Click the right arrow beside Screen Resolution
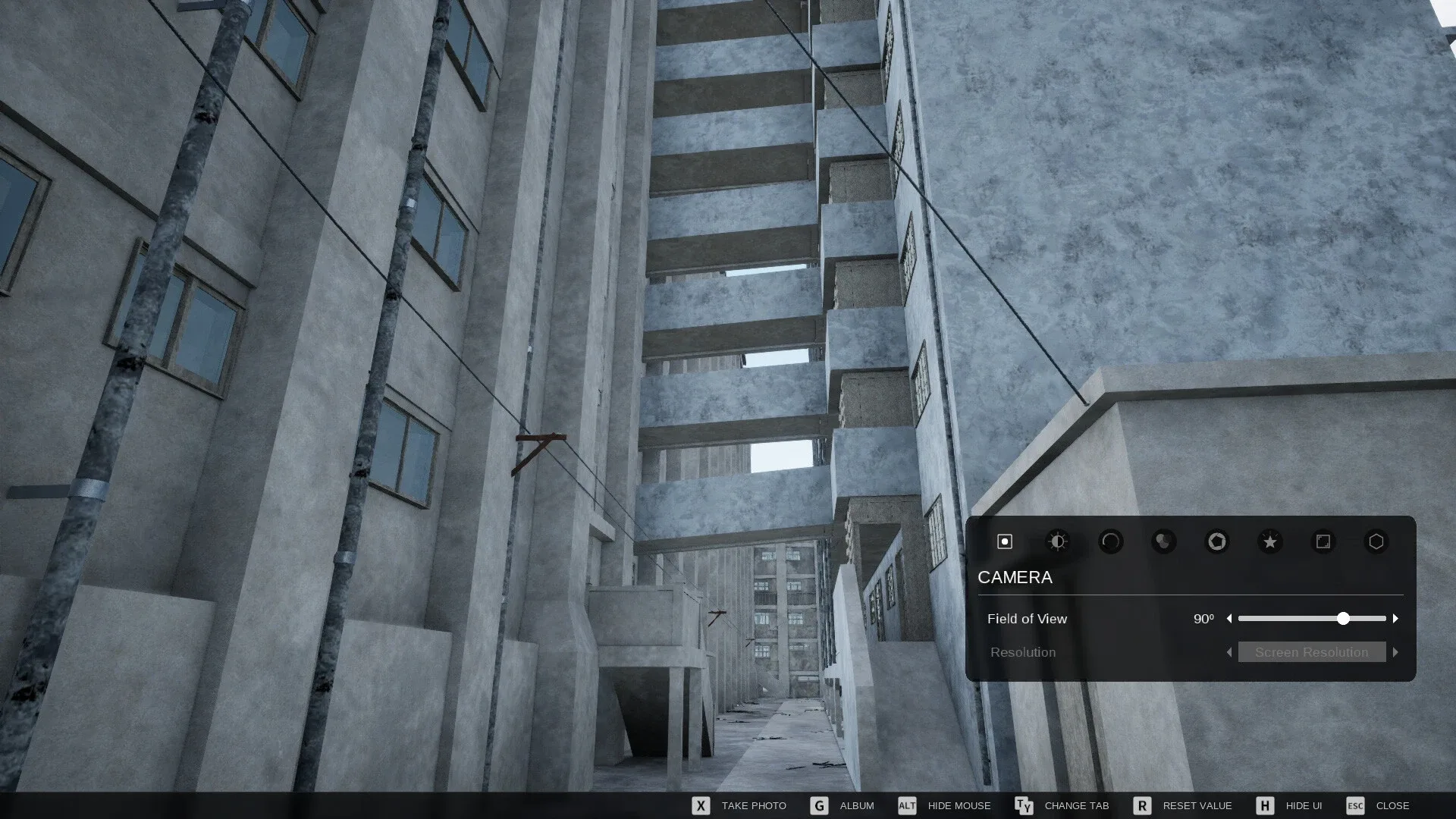 click(1396, 652)
